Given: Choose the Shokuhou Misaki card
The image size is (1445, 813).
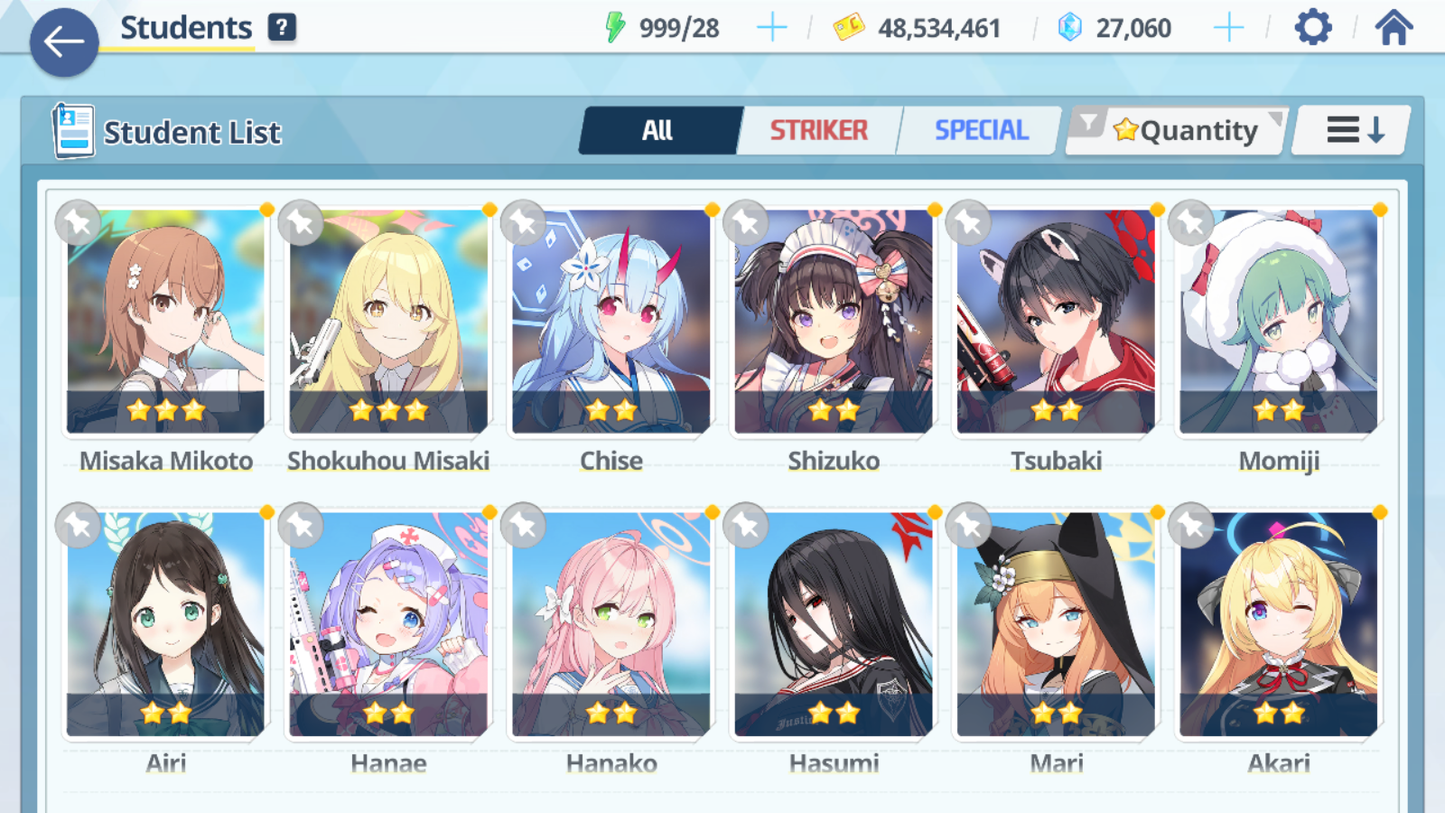Looking at the screenshot, I should [x=388, y=322].
